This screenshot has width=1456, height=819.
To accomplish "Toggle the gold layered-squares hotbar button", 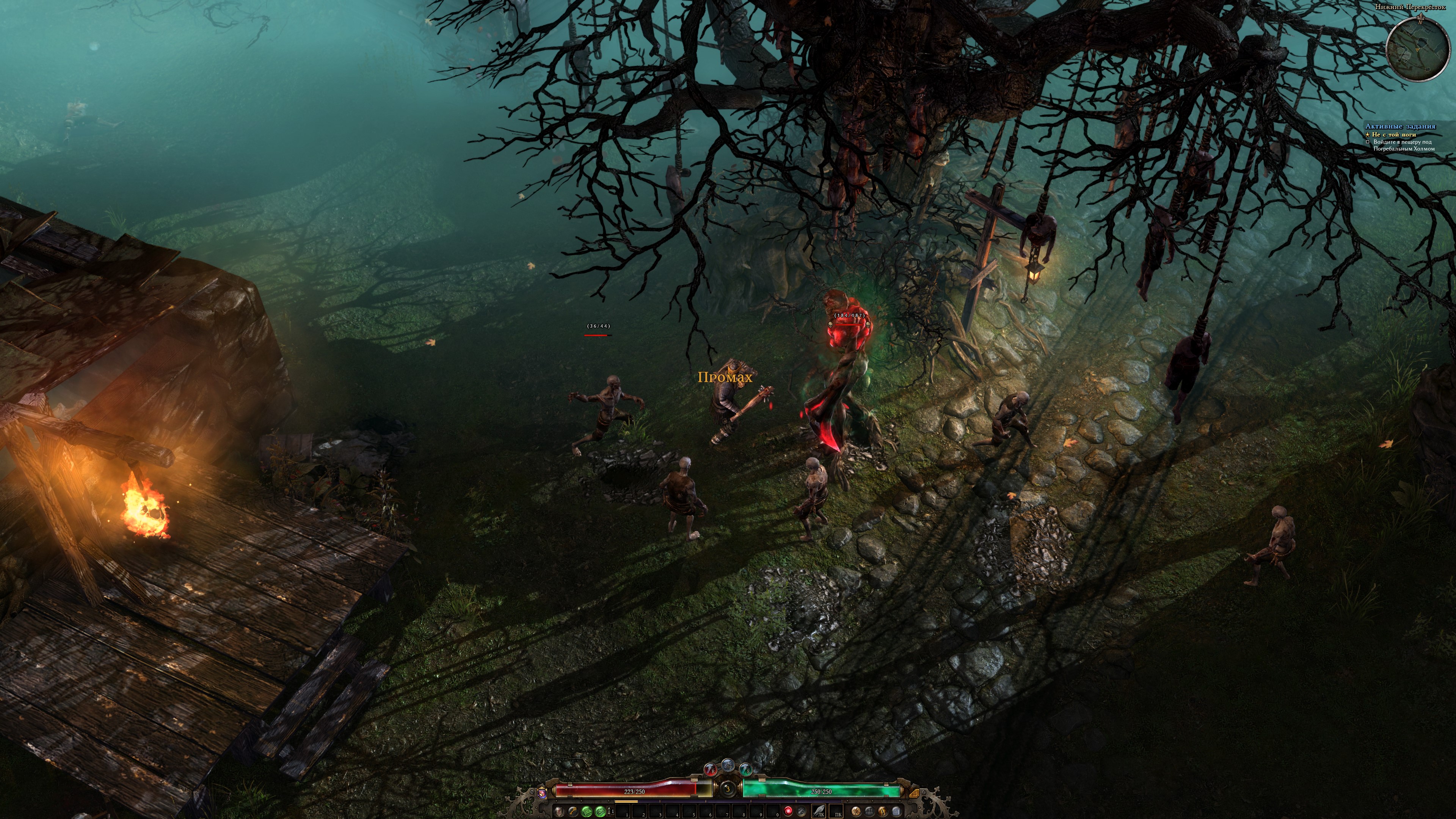I will 915,793.
